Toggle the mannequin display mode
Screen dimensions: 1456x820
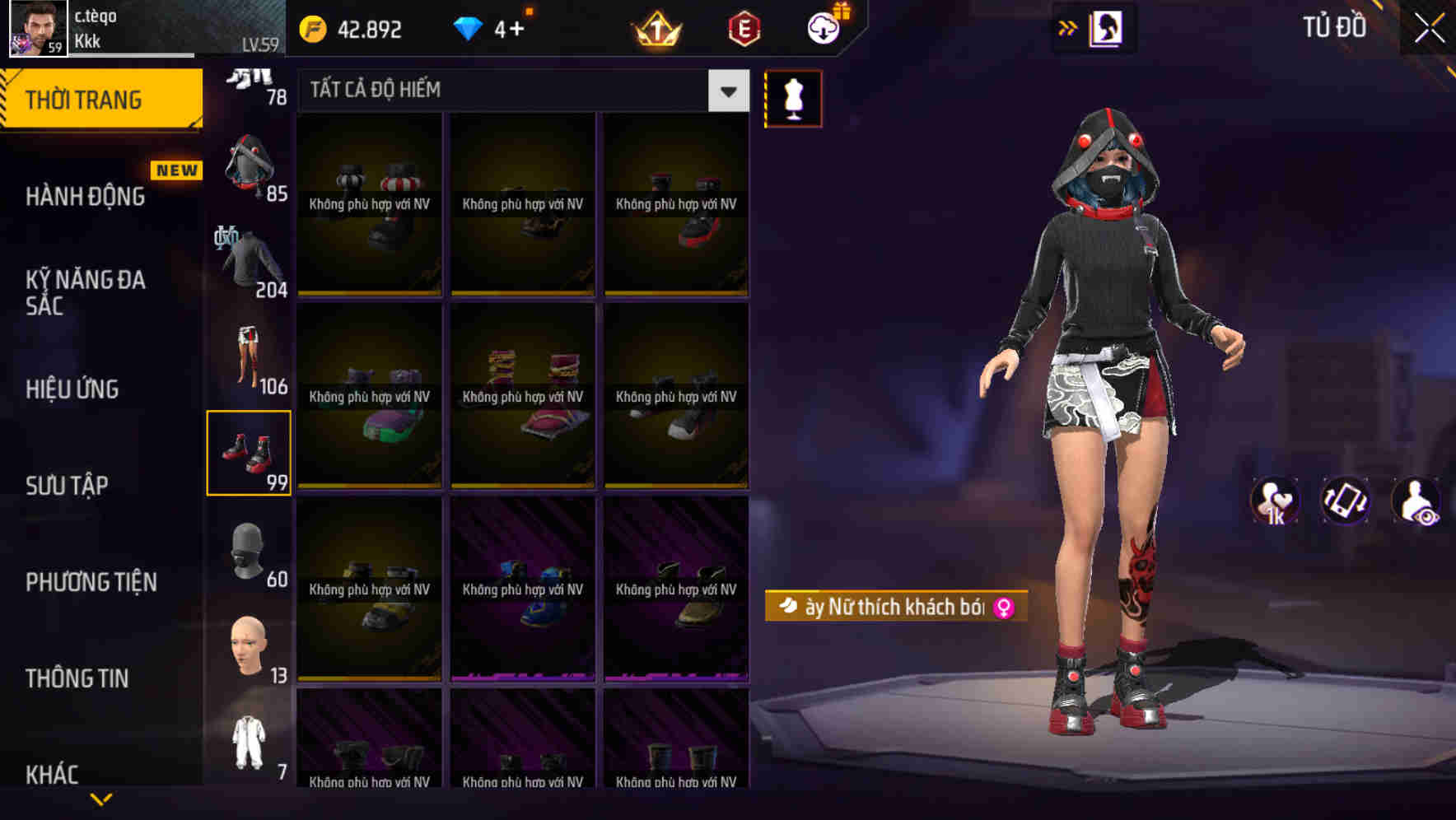(x=792, y=98)
